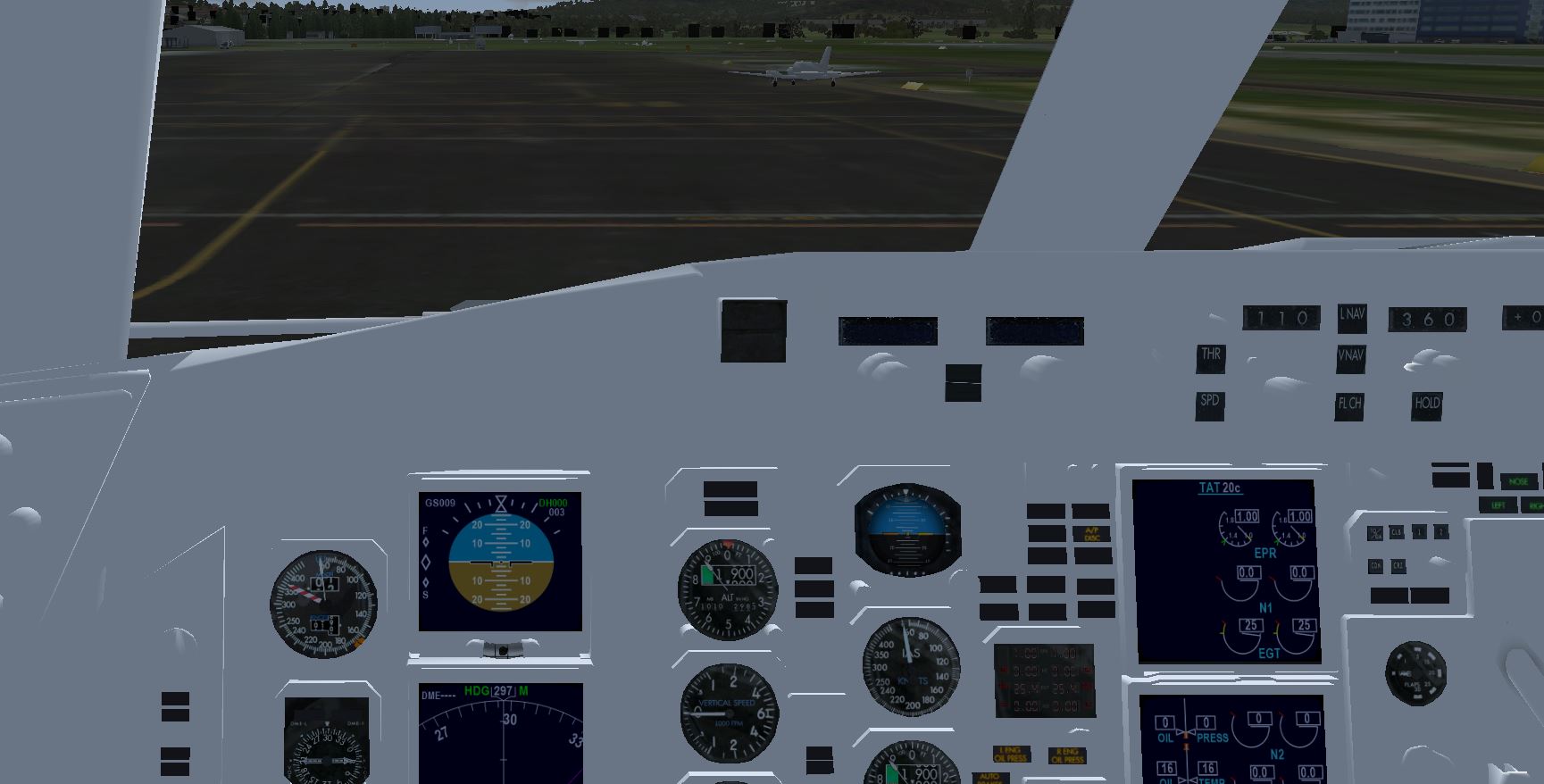The image size is (1544, 784).
Task: Select the FL CH mode button
Action: click(x=1349, y=405)
